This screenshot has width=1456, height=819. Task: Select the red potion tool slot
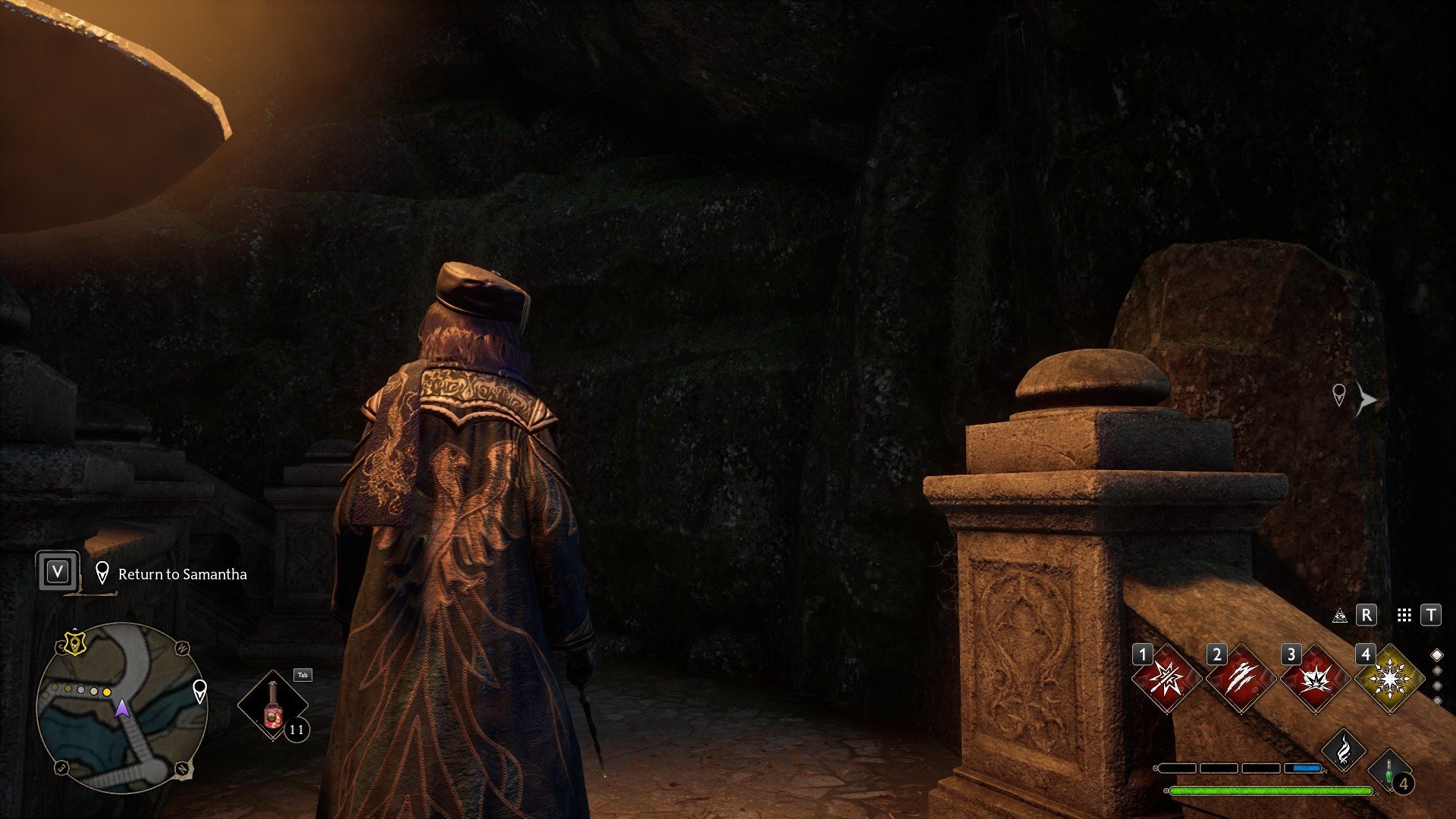pyautogui.click(x=272, y=705)
